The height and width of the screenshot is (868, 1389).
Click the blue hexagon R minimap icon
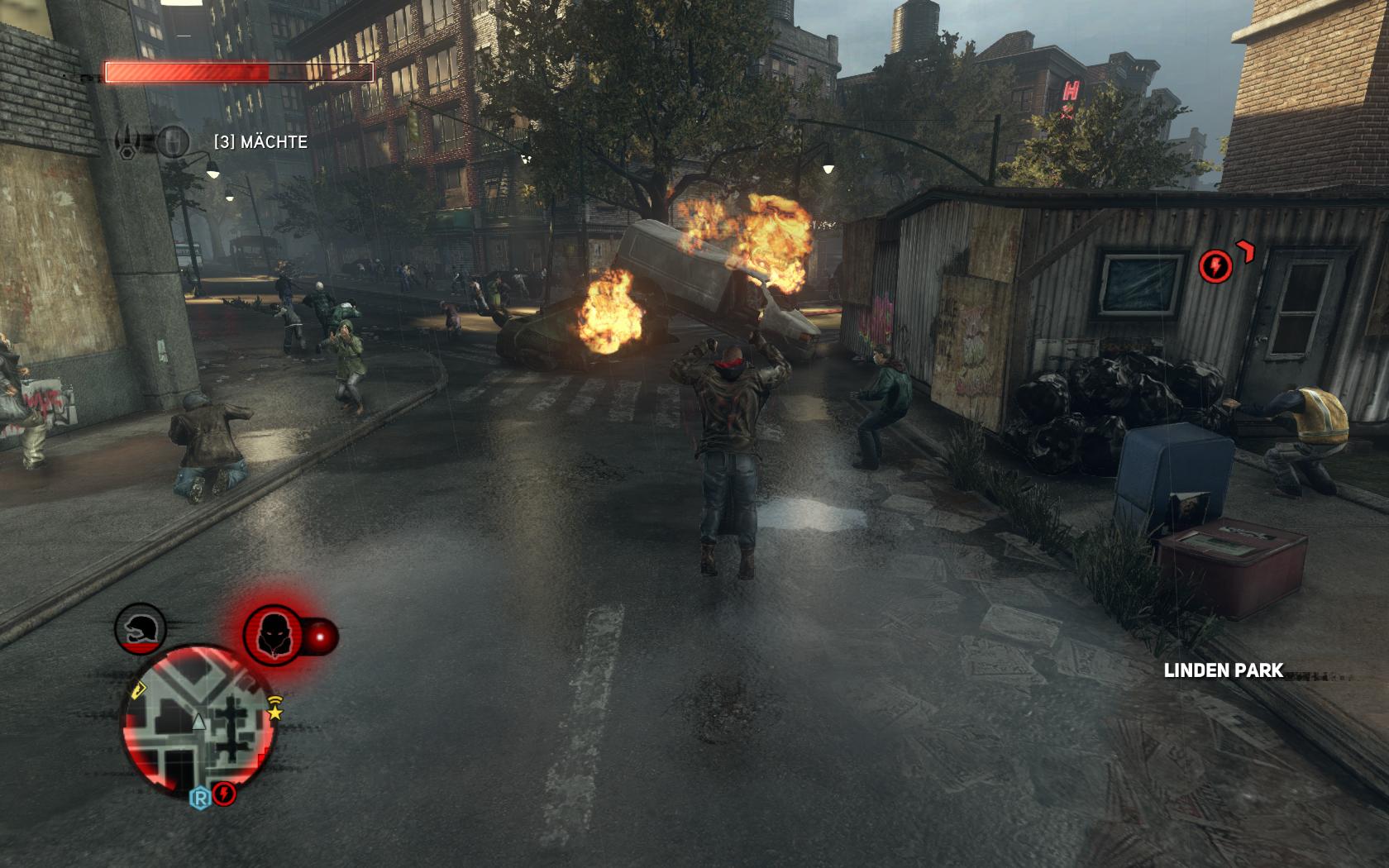coord(200,798)
